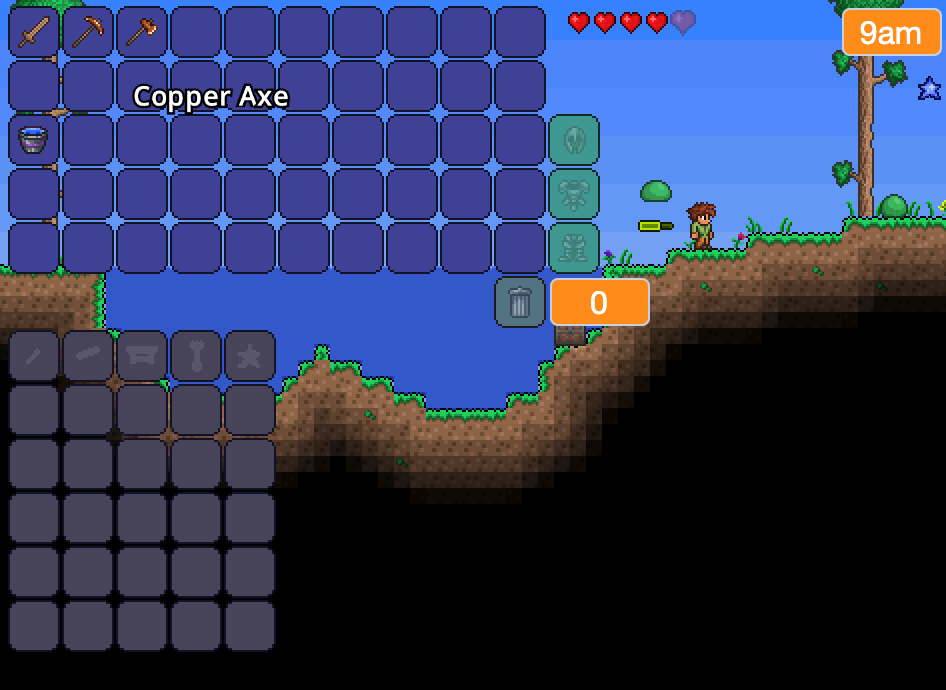Switch to the sword crafting category tab
Screen dimensions: 946x690
[34, 356]
